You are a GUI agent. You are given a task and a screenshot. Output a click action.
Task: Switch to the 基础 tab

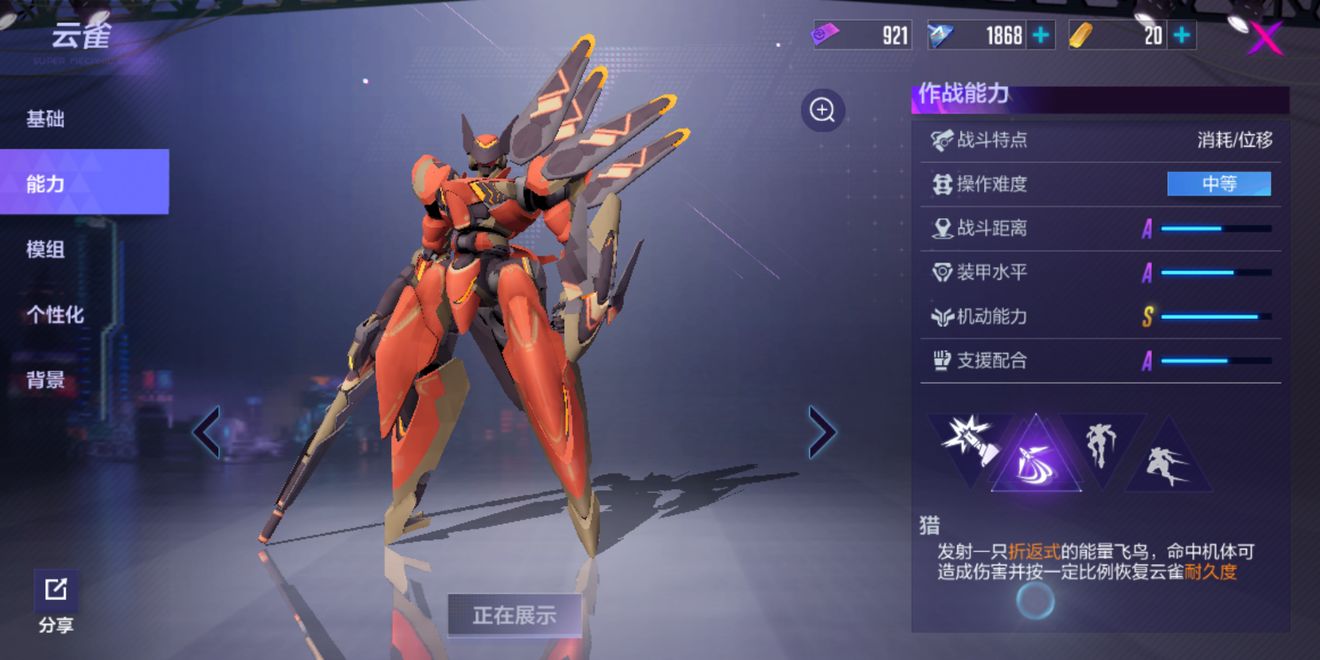[x=46, y=119]
